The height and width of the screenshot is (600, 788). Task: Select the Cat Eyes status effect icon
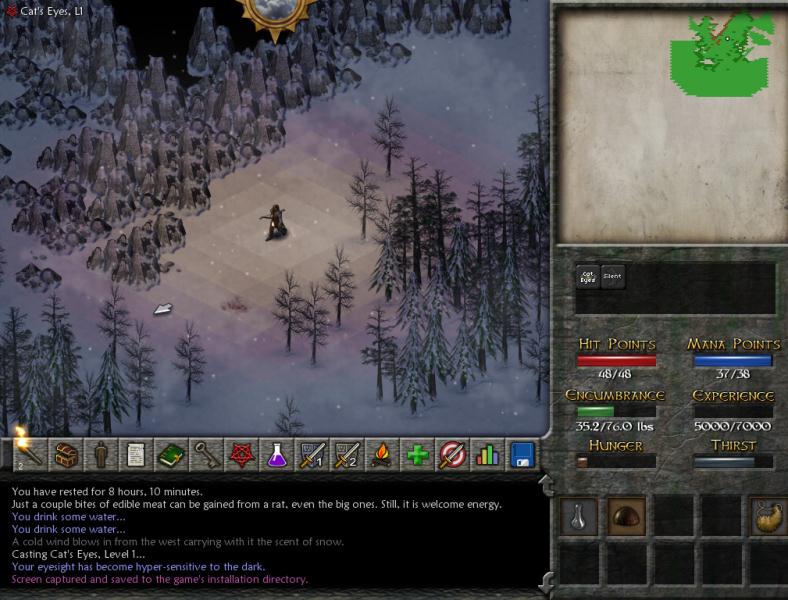click(x=587, y=277)
